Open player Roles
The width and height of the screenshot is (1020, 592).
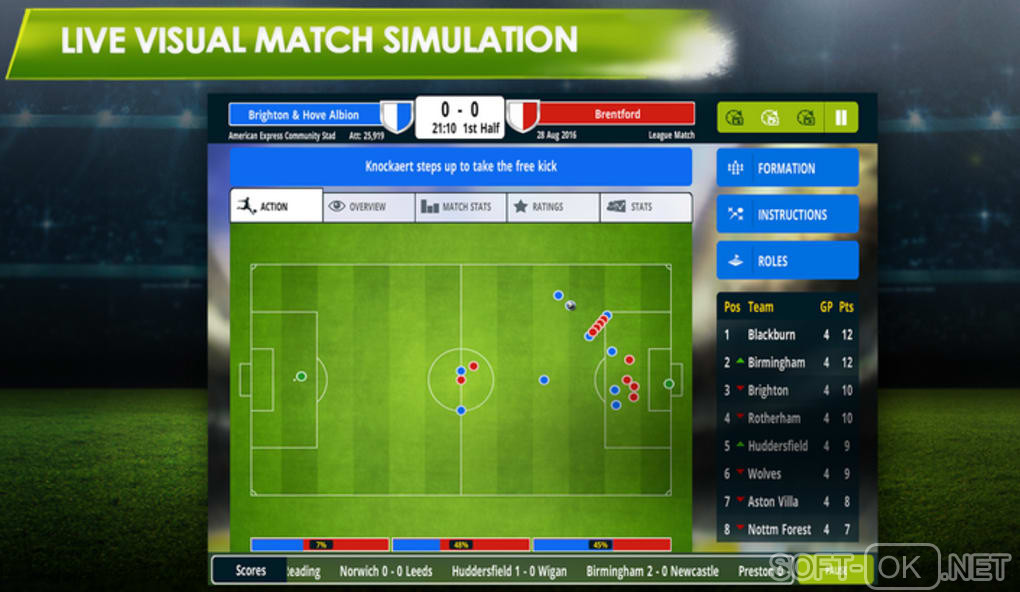coord(787,260)
